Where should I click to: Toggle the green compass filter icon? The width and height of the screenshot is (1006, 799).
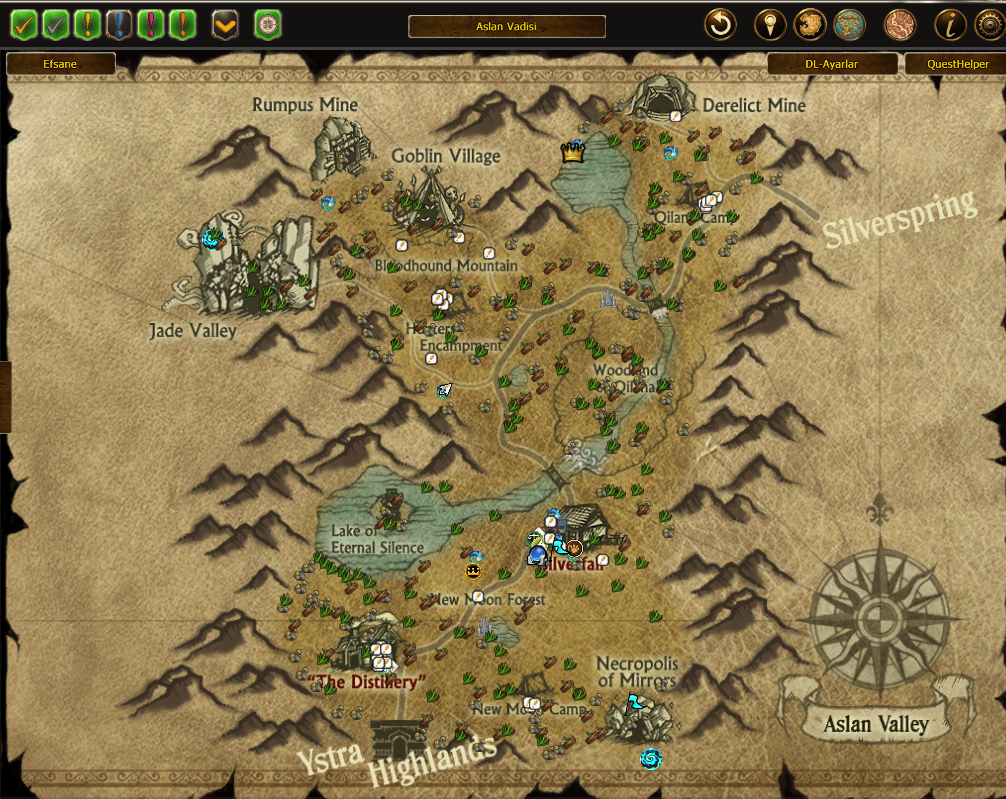(x=268, y=24)
